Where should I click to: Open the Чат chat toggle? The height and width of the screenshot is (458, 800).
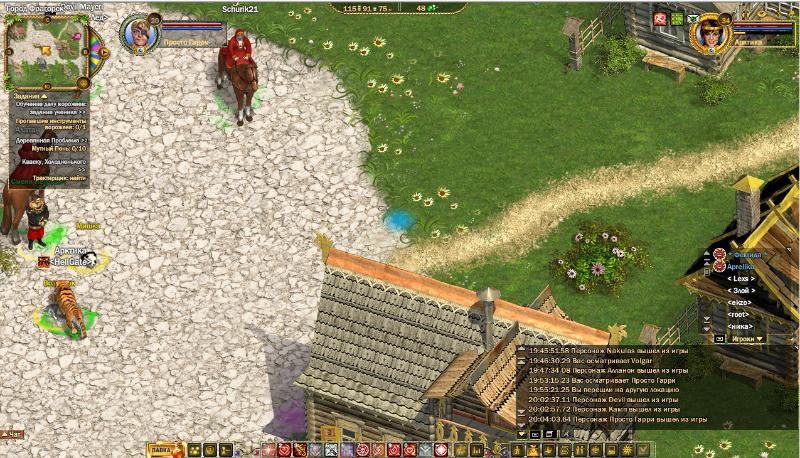(x=13, y=434)
